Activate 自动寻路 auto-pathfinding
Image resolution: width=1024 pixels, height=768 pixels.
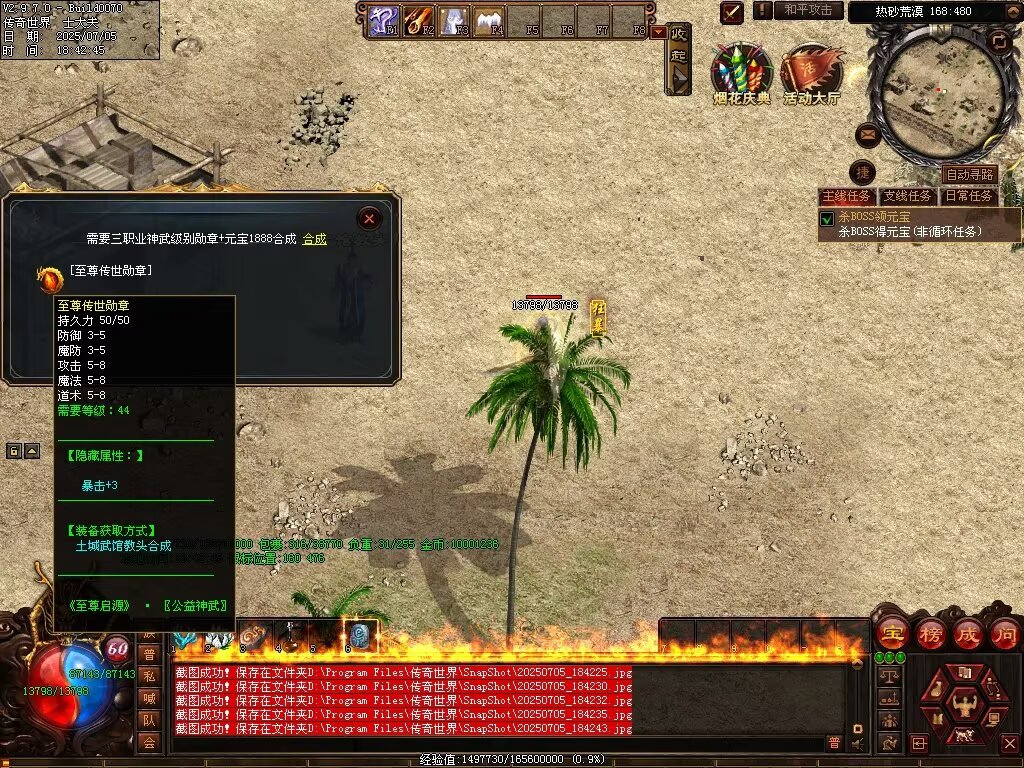click(969, 175)
